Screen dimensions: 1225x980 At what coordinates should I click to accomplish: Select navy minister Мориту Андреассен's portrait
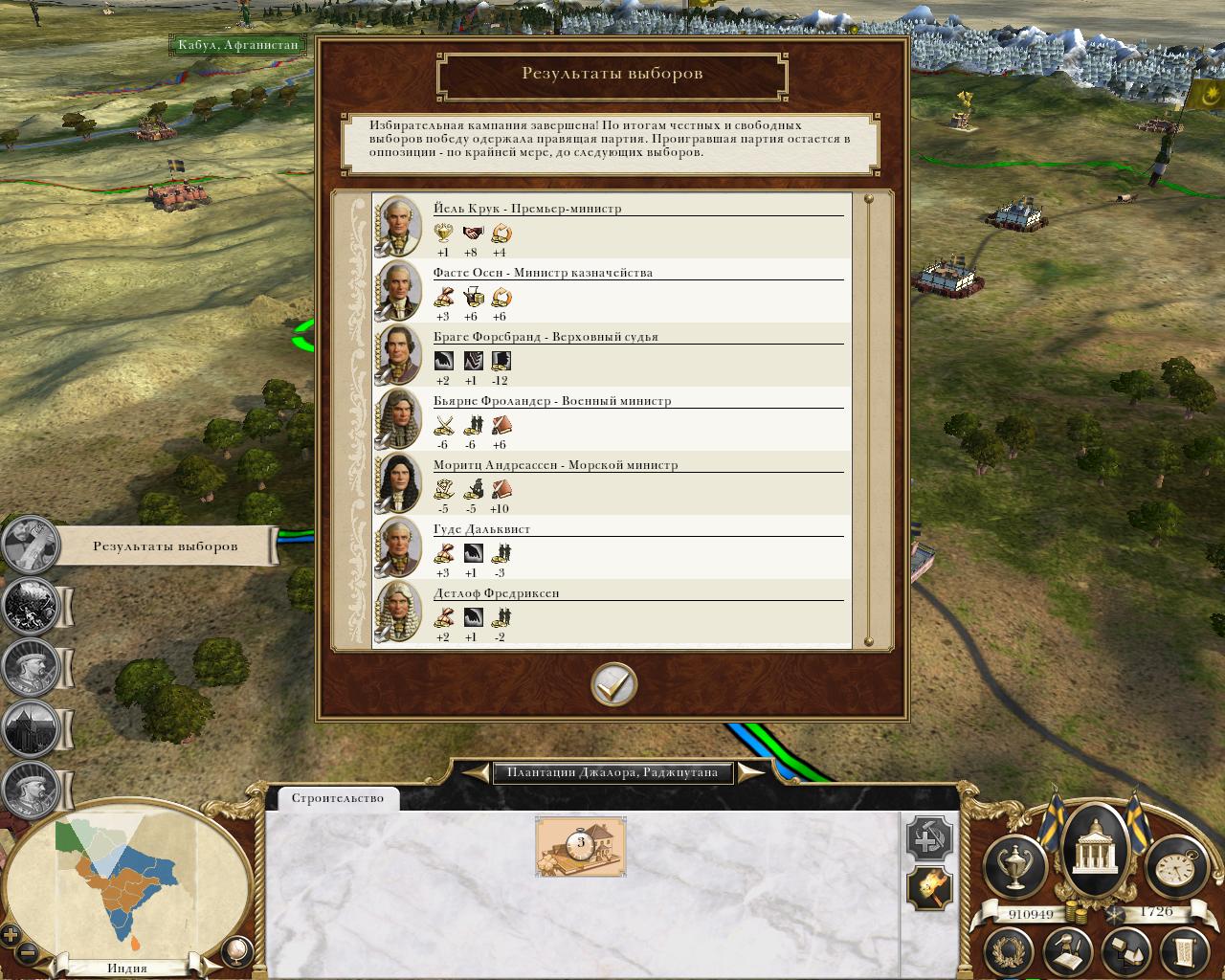(398, 483)
